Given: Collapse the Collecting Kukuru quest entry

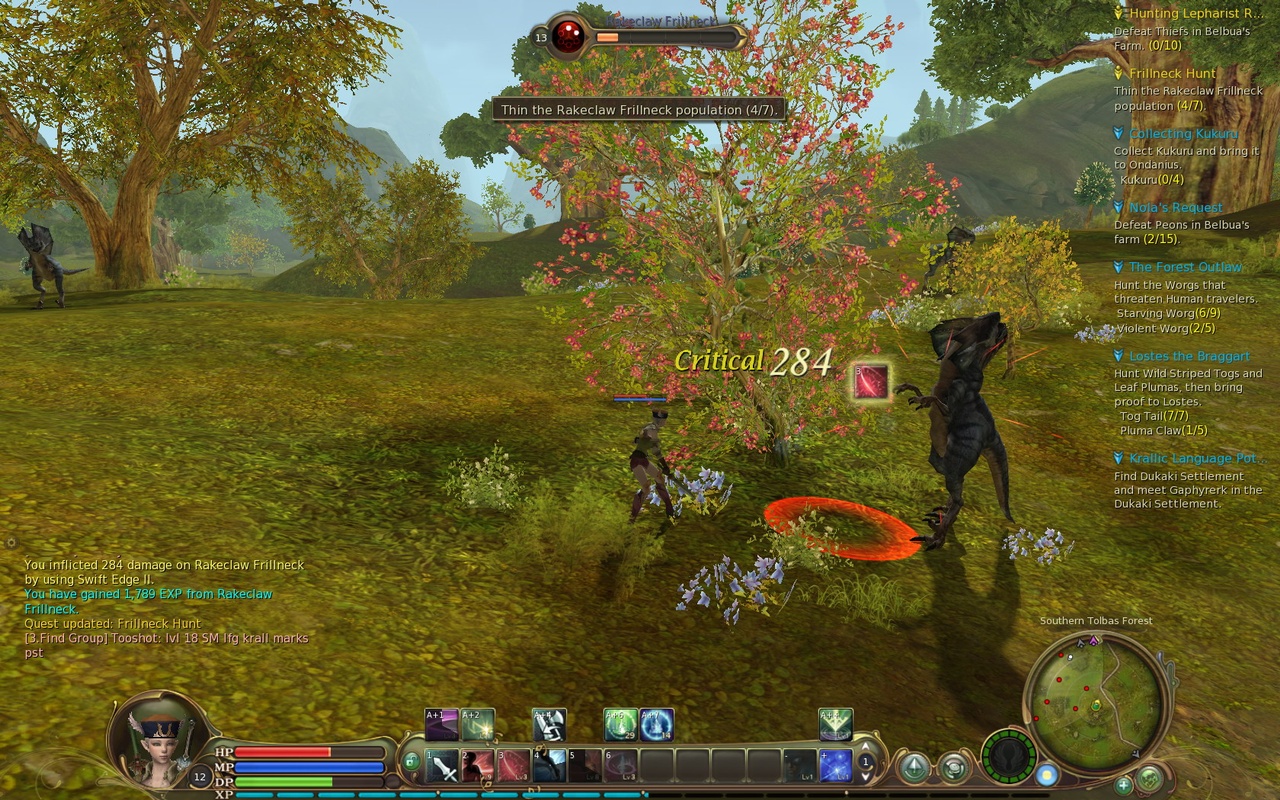Looking at the screenshot, I should (x=1117, y=133).
